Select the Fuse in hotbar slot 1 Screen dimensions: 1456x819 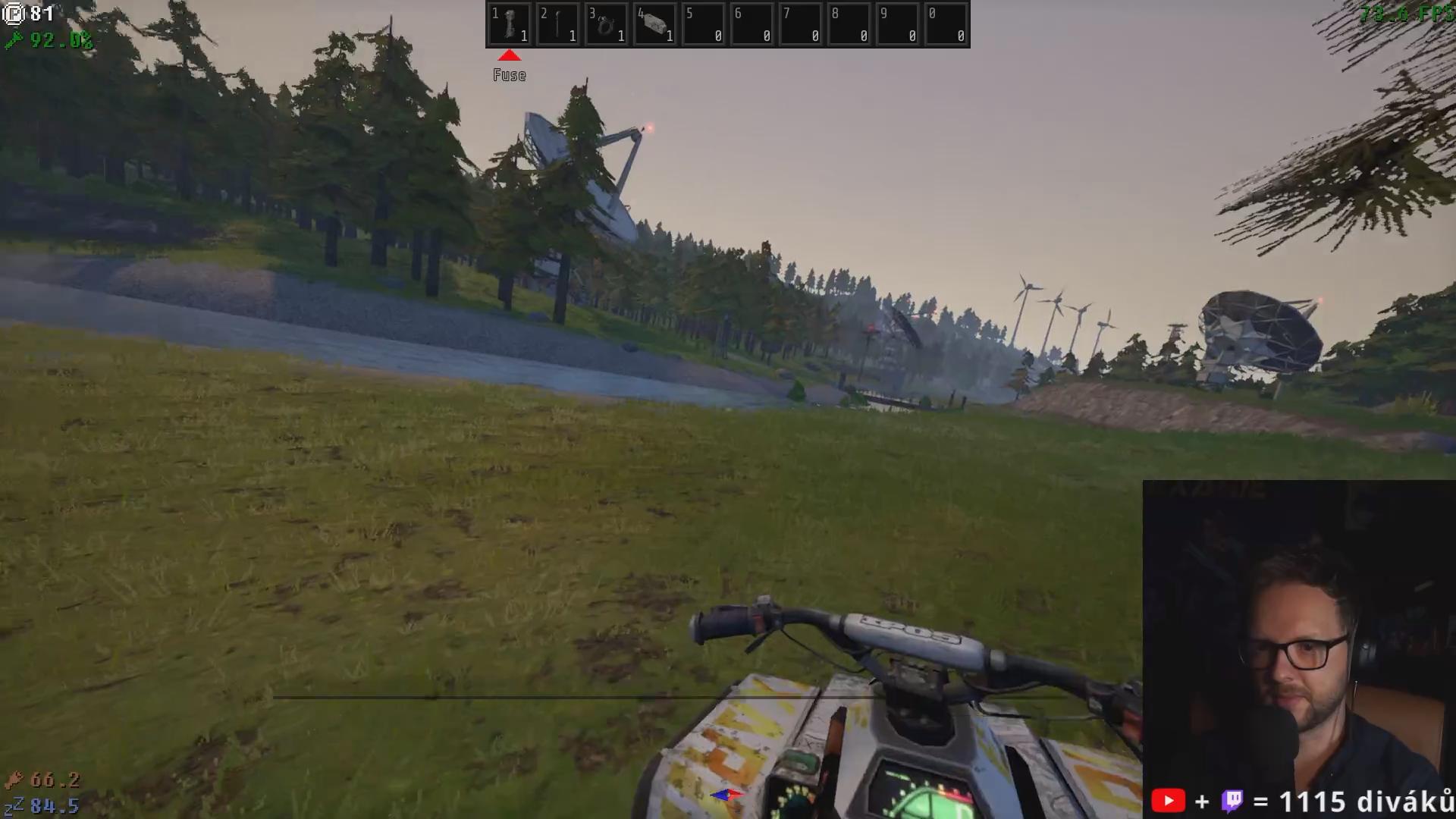pos(510,25)
